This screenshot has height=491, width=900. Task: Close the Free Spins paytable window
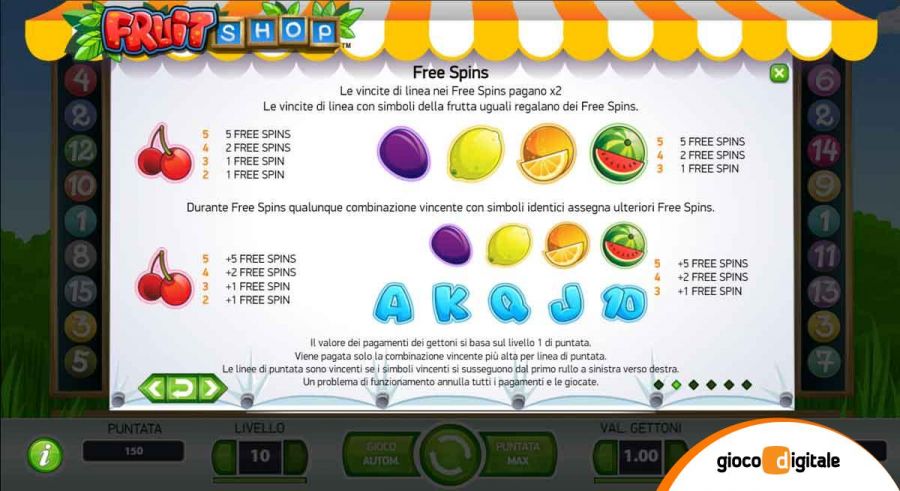(x=778, y=74)
